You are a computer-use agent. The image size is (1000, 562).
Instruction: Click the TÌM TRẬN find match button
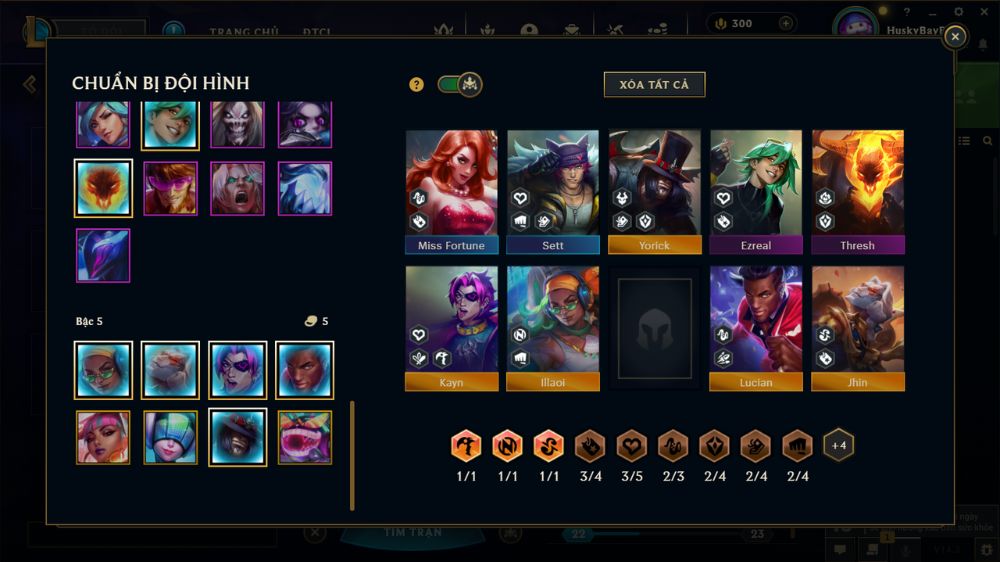click(413, 533)
